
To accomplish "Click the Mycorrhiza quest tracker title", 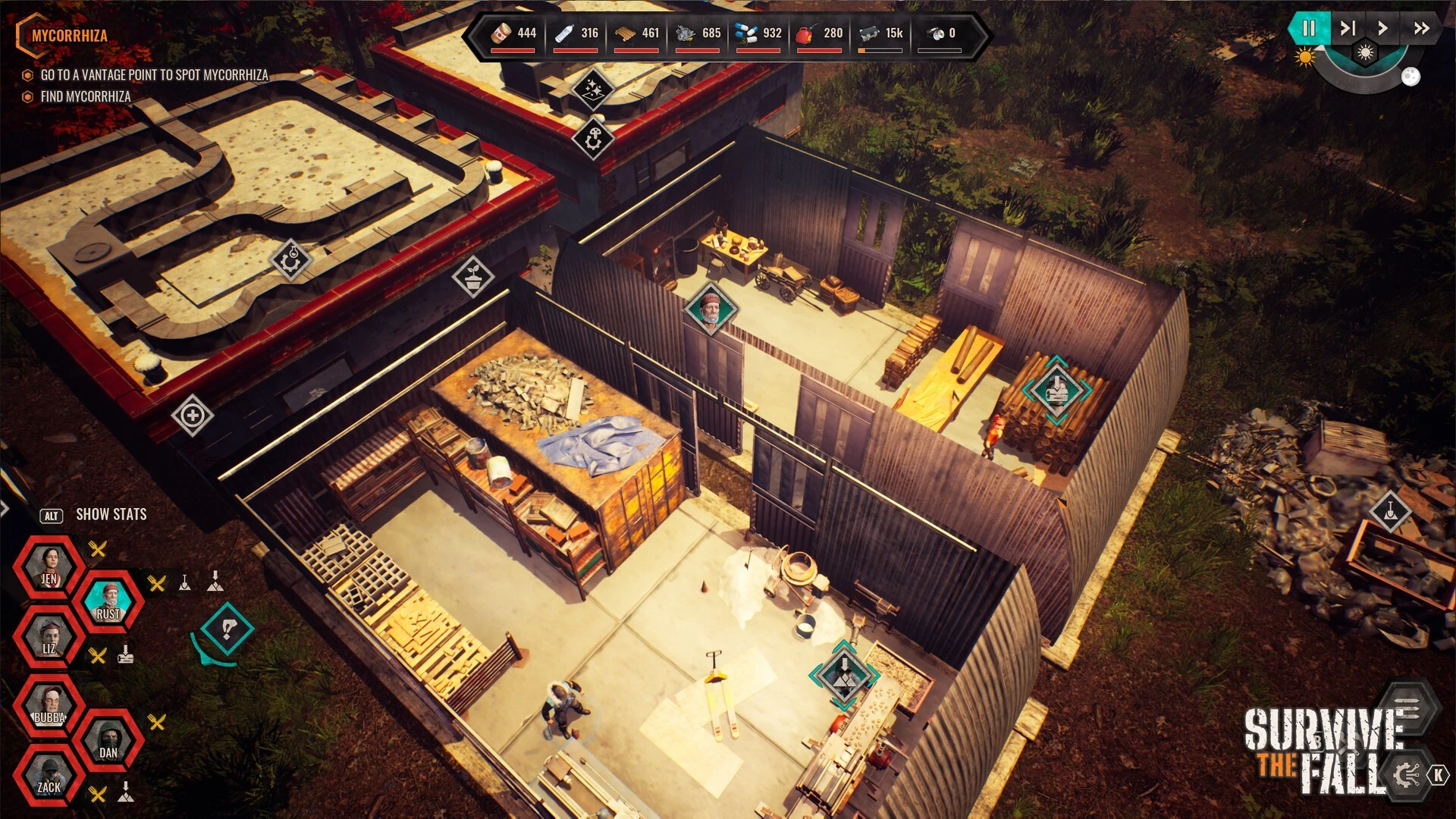I will coord(70,36).
